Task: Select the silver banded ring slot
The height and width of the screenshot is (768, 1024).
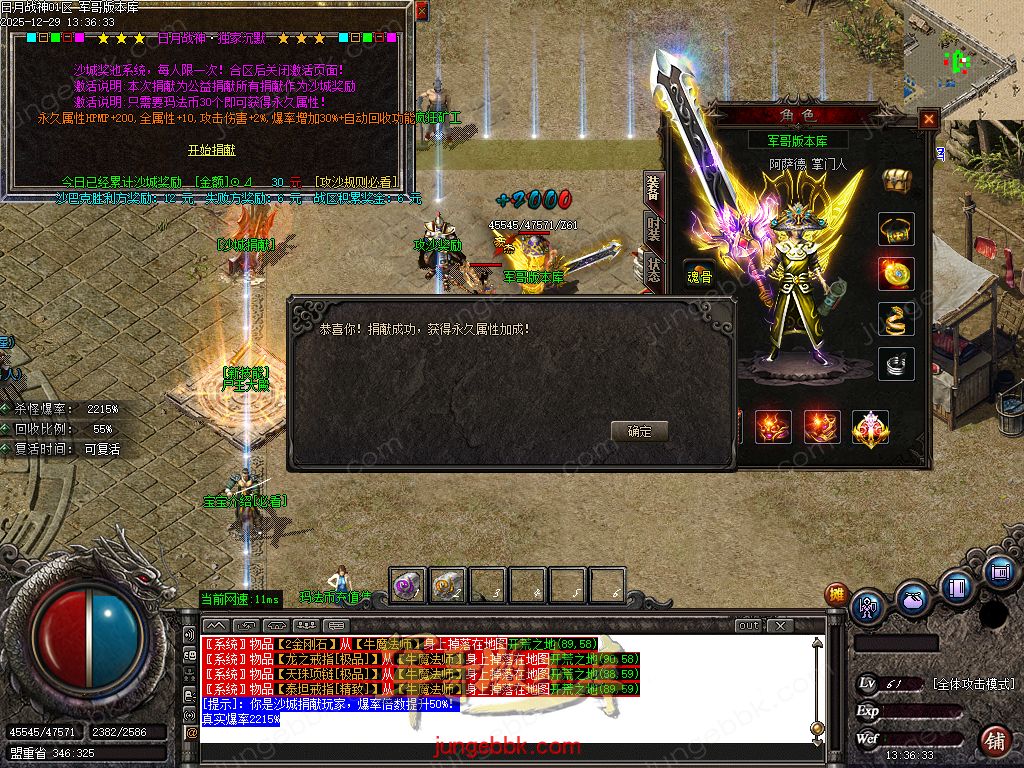Action: pos(896,363)
